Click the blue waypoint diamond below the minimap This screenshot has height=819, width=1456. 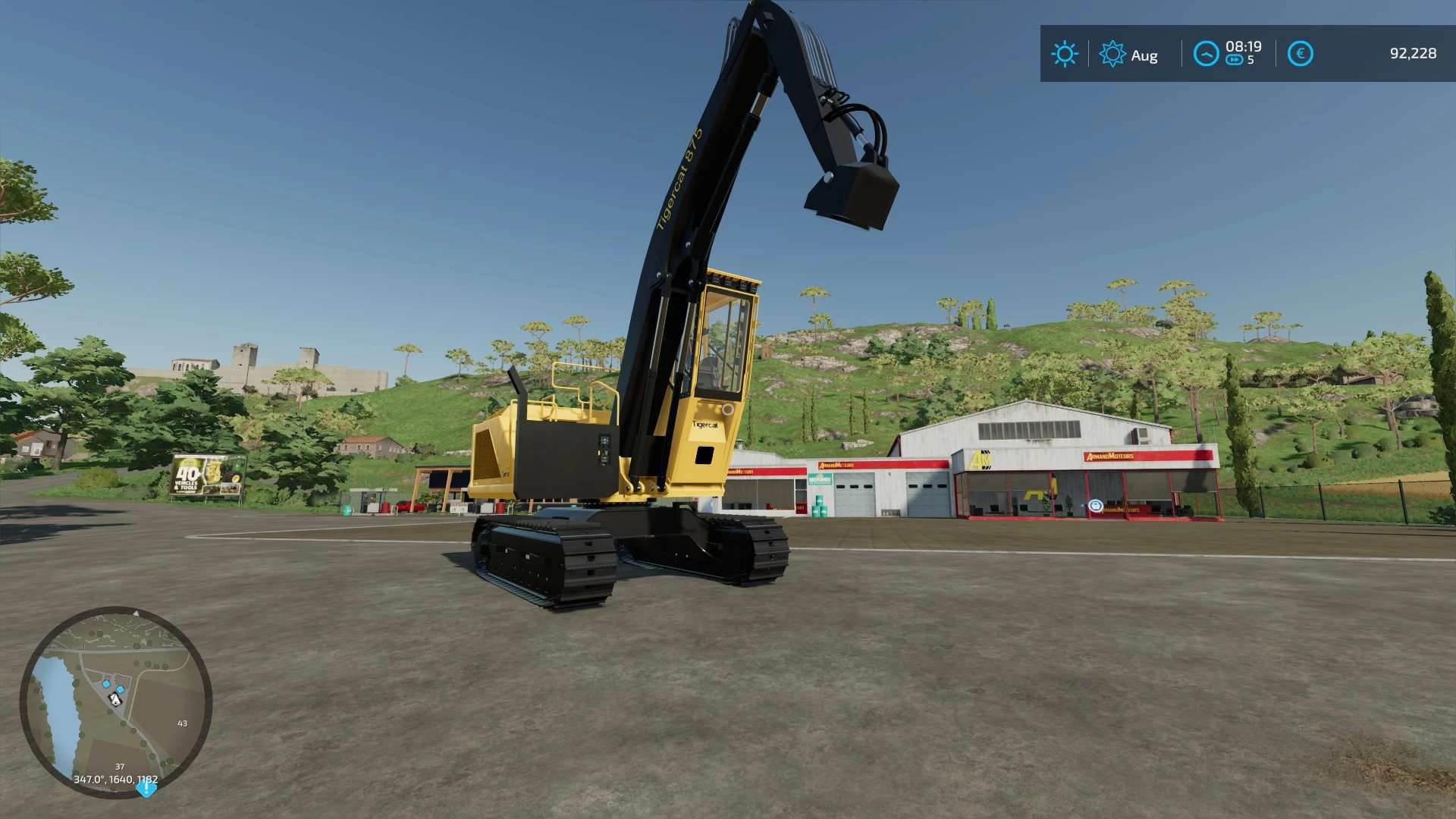click(146, 789)
